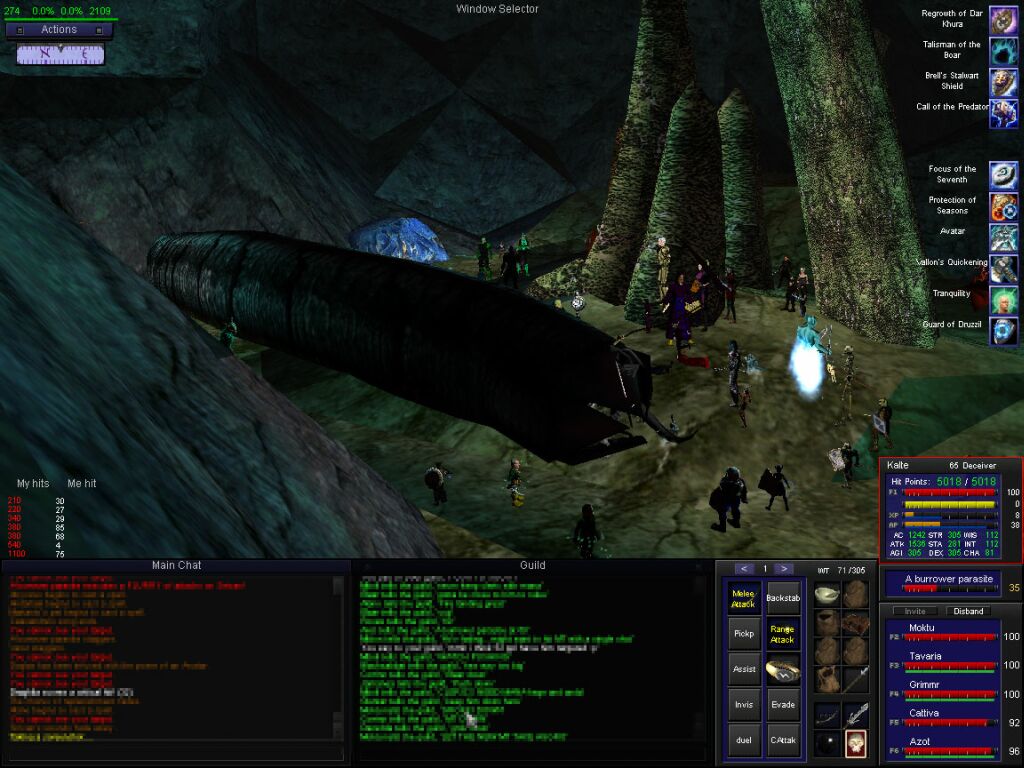The image size is (1024, 768).
Task: Activate the gold ring hotbutton
Action: click(783, 669)
